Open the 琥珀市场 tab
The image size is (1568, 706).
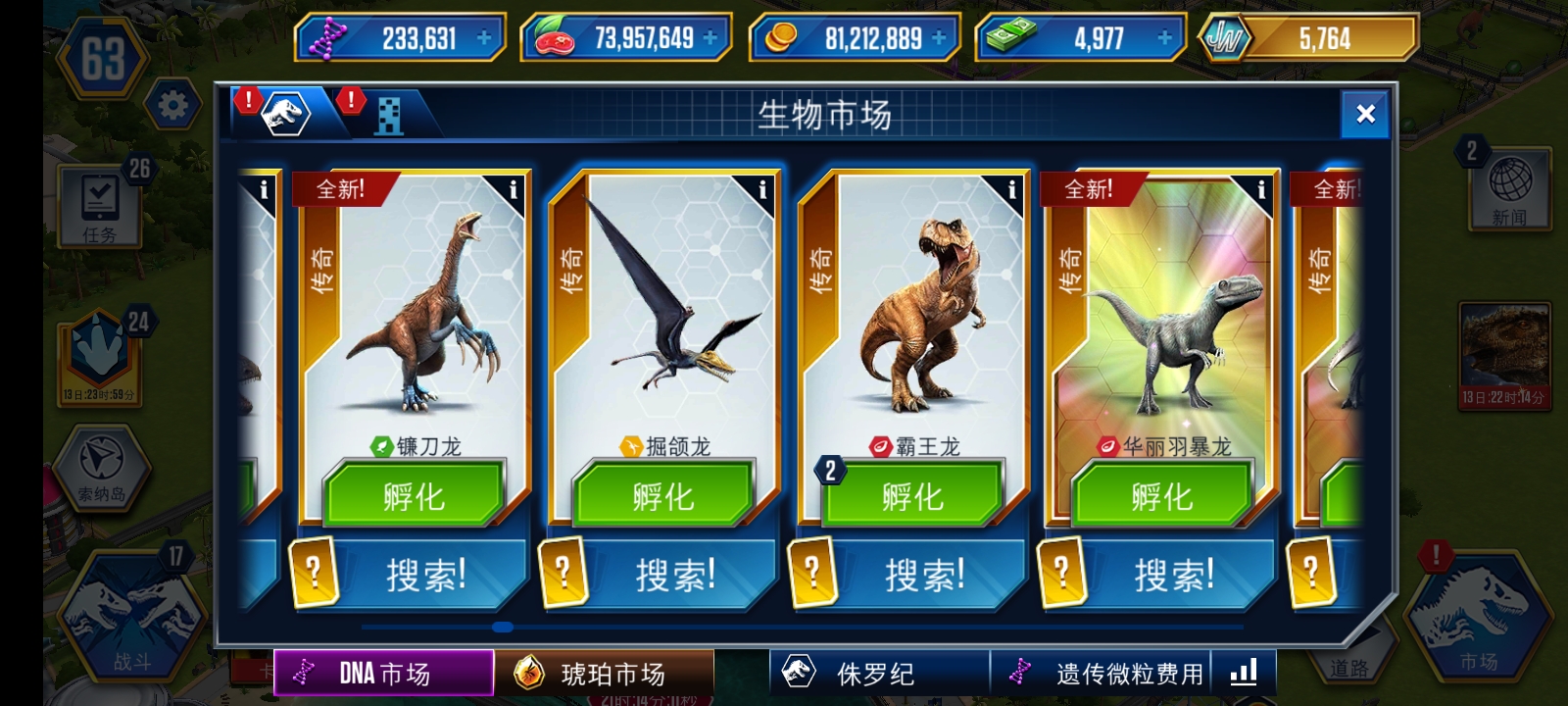pos(604,674)
